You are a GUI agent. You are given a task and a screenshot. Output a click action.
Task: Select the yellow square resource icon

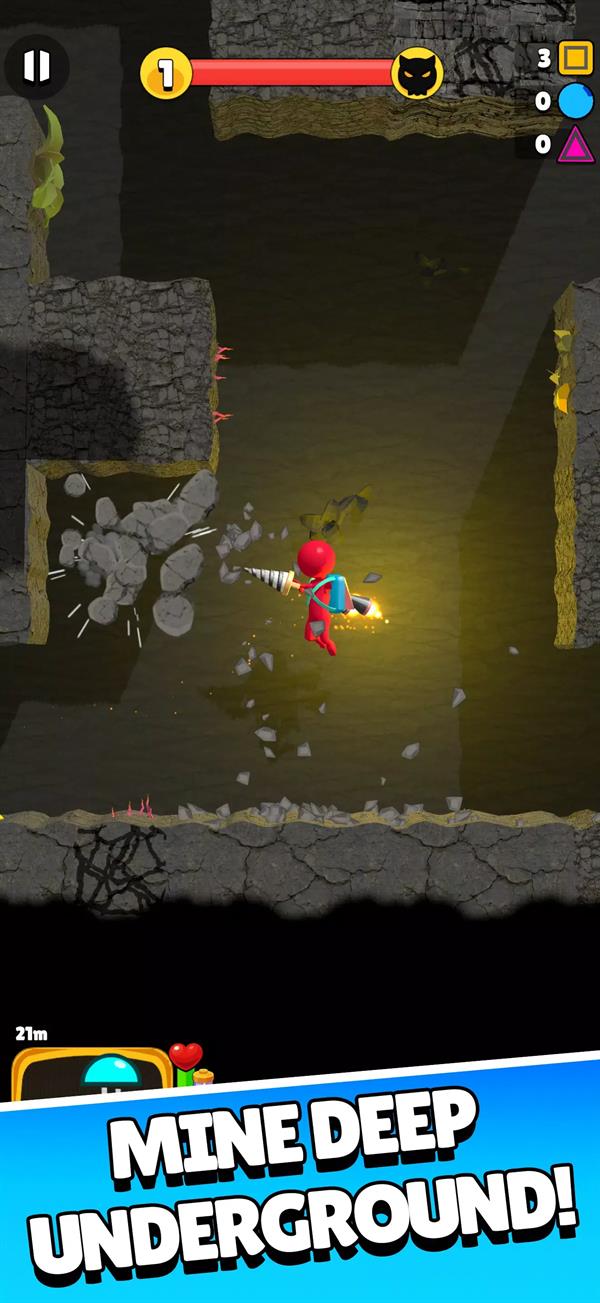pyautogui.click(x=575, y=58)
